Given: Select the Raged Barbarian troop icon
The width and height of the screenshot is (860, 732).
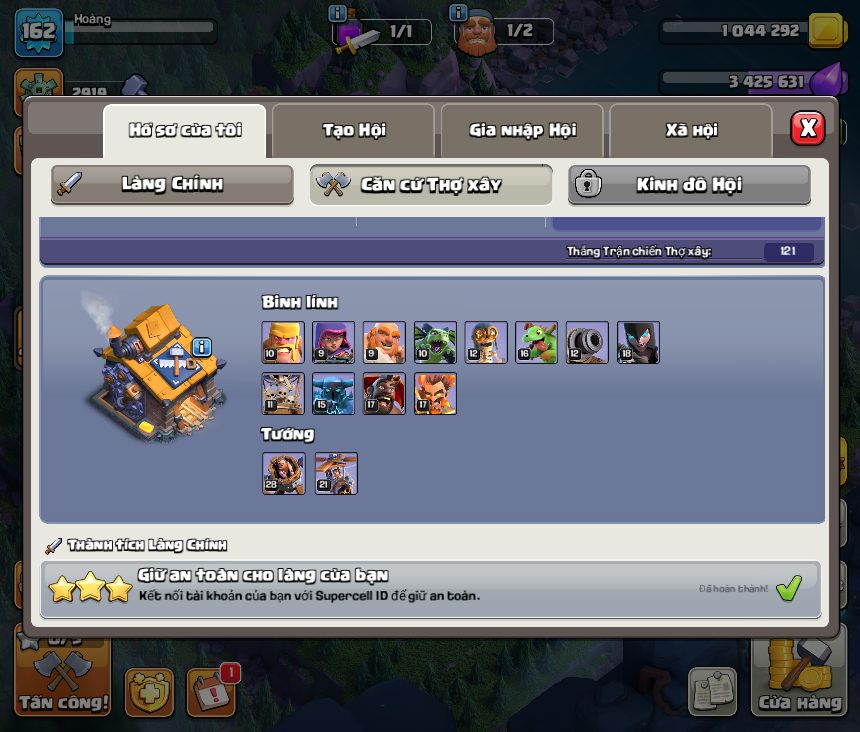Looking at the screenshot, I should click(282, 342).
